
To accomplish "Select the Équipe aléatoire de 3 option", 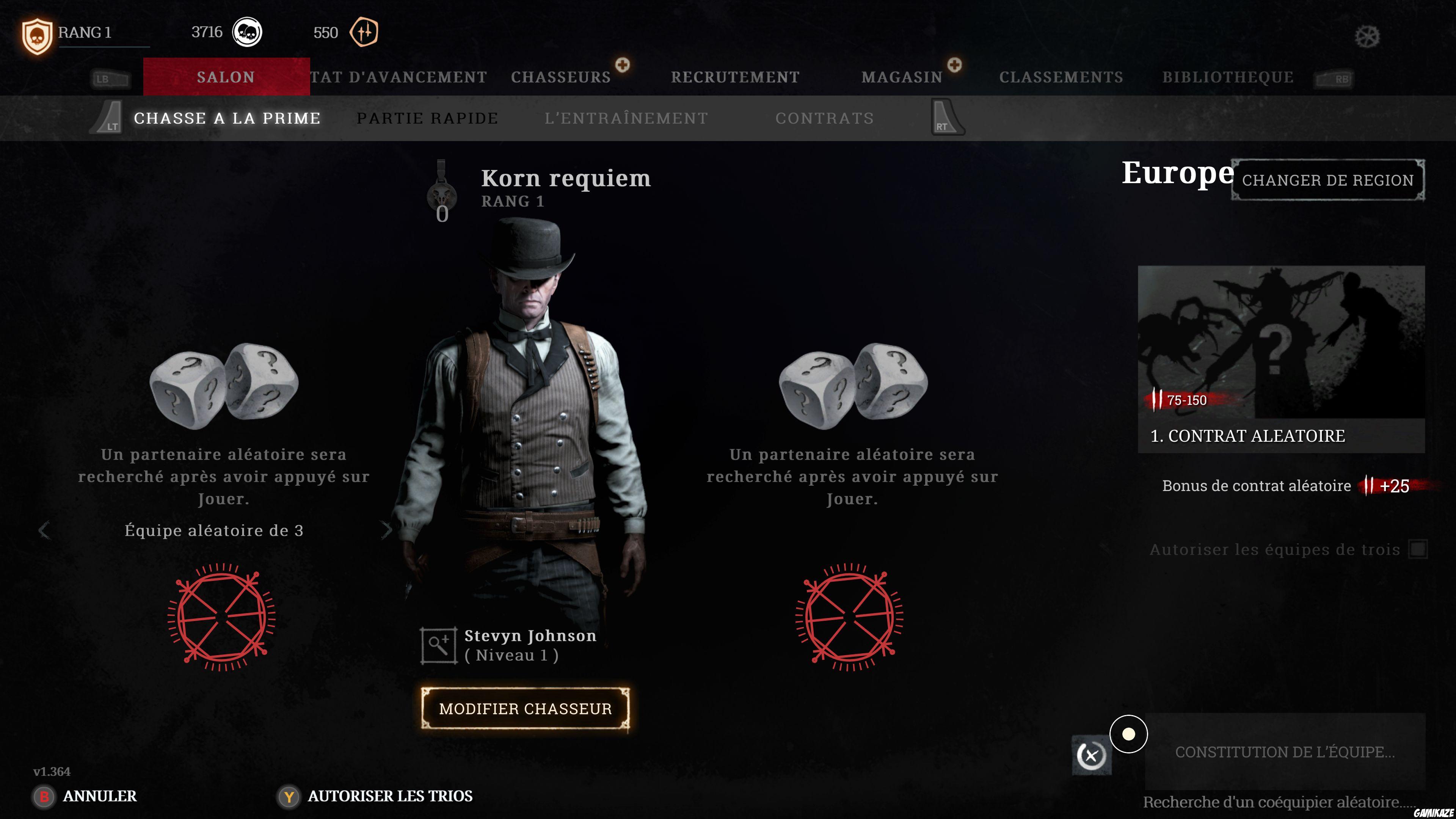I will pyautogui.click(x=215, y=531).
